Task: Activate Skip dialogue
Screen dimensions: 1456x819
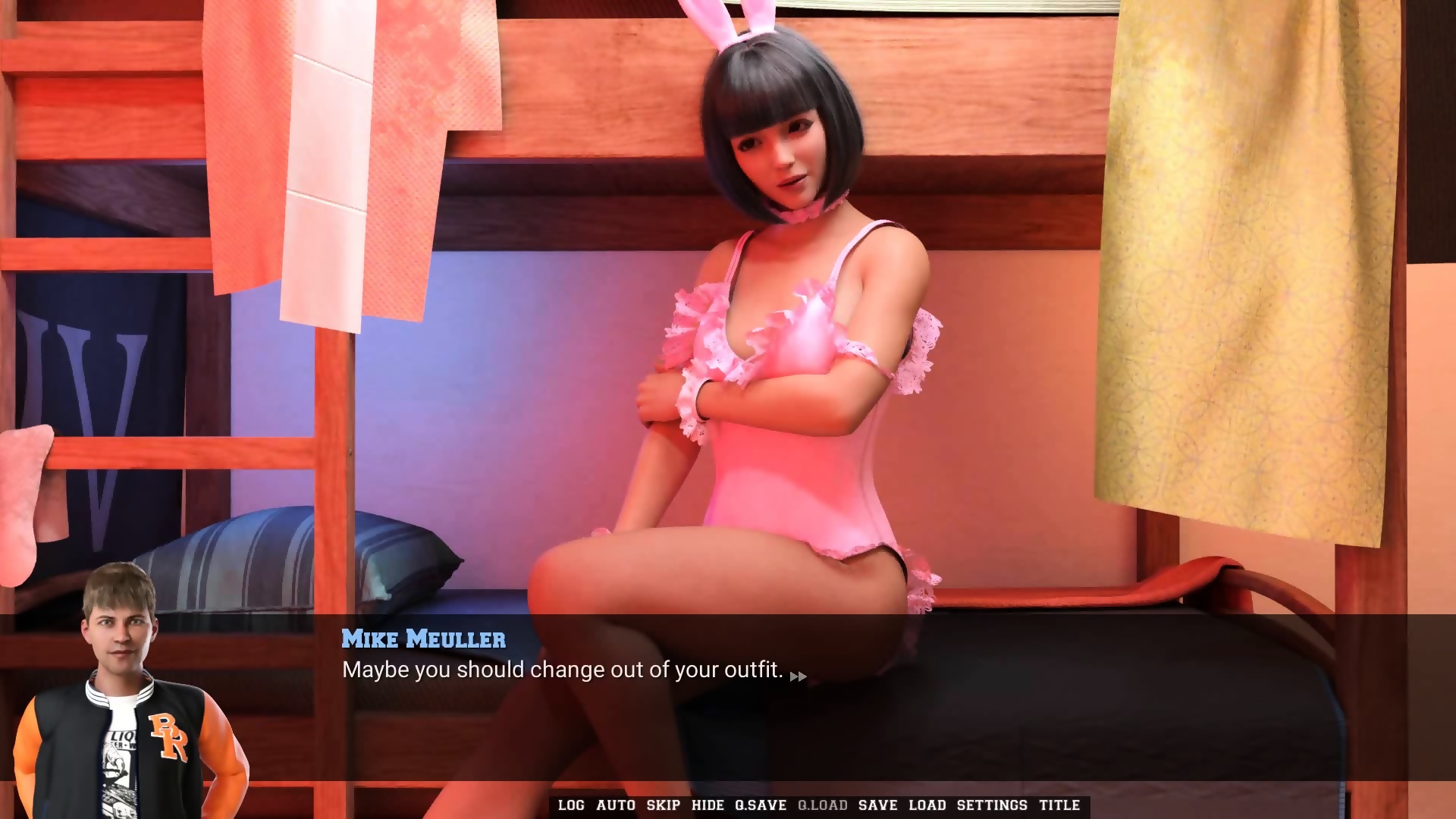Action: [x=663, y=805]
